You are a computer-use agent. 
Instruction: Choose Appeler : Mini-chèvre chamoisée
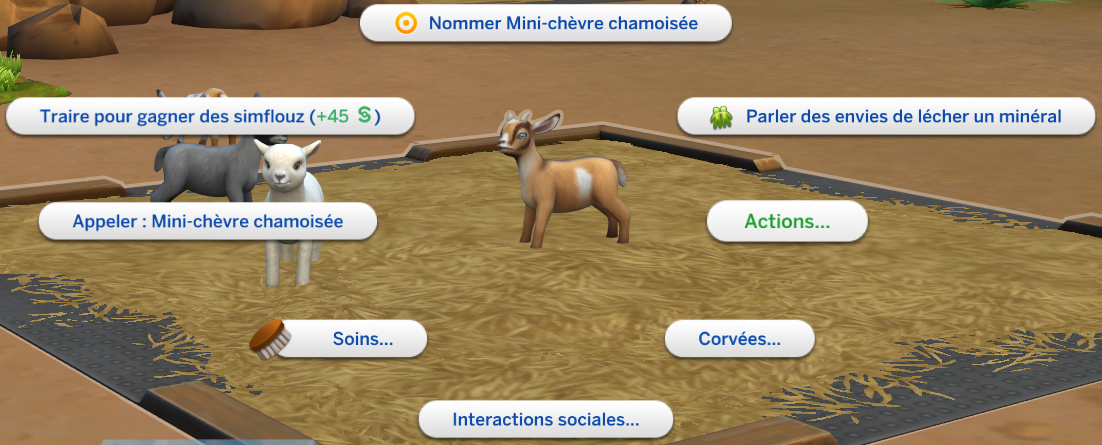coord(208,221)
